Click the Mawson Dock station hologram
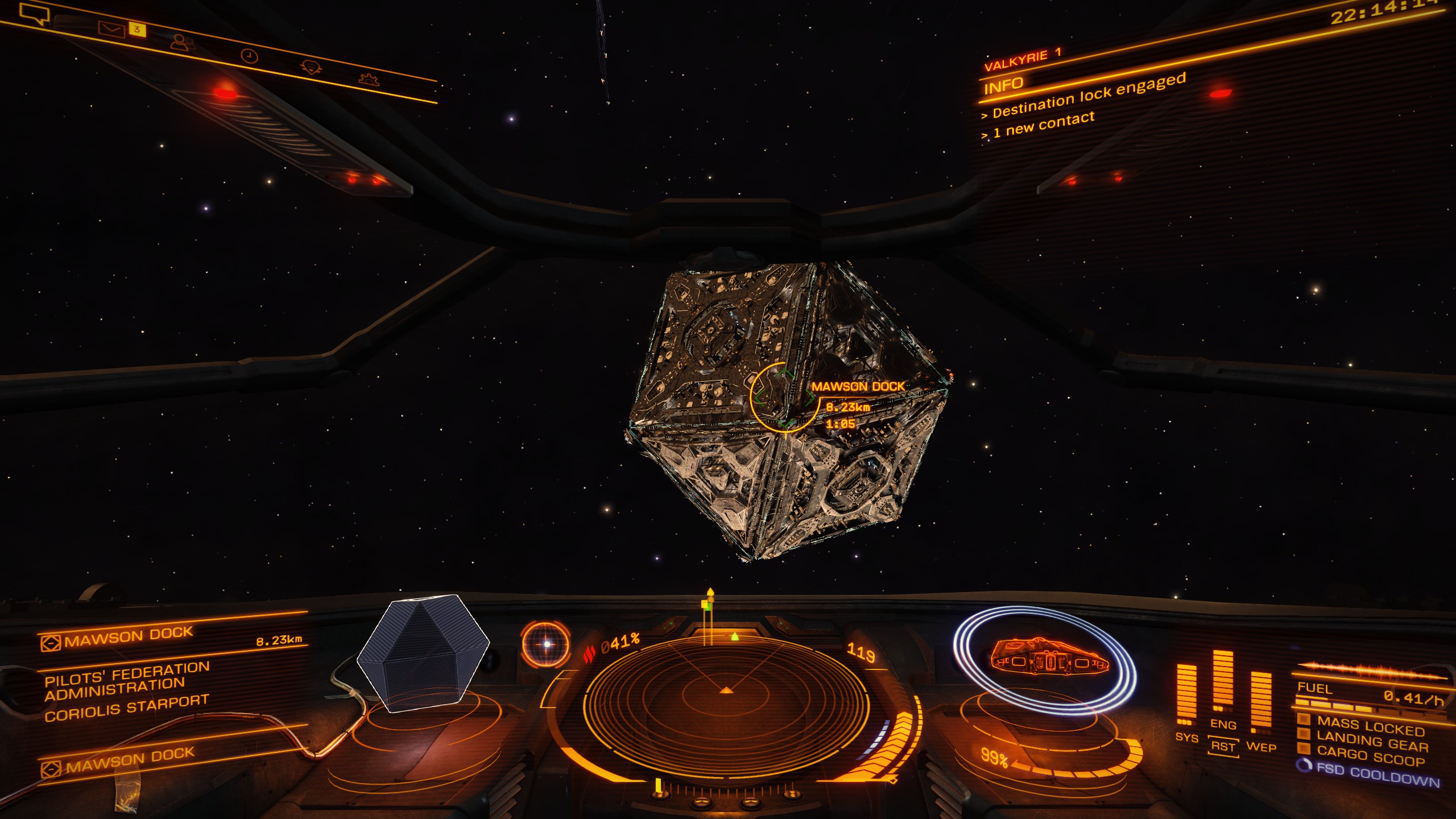This screenshot has width=1456, height=819. coord(423,653)
